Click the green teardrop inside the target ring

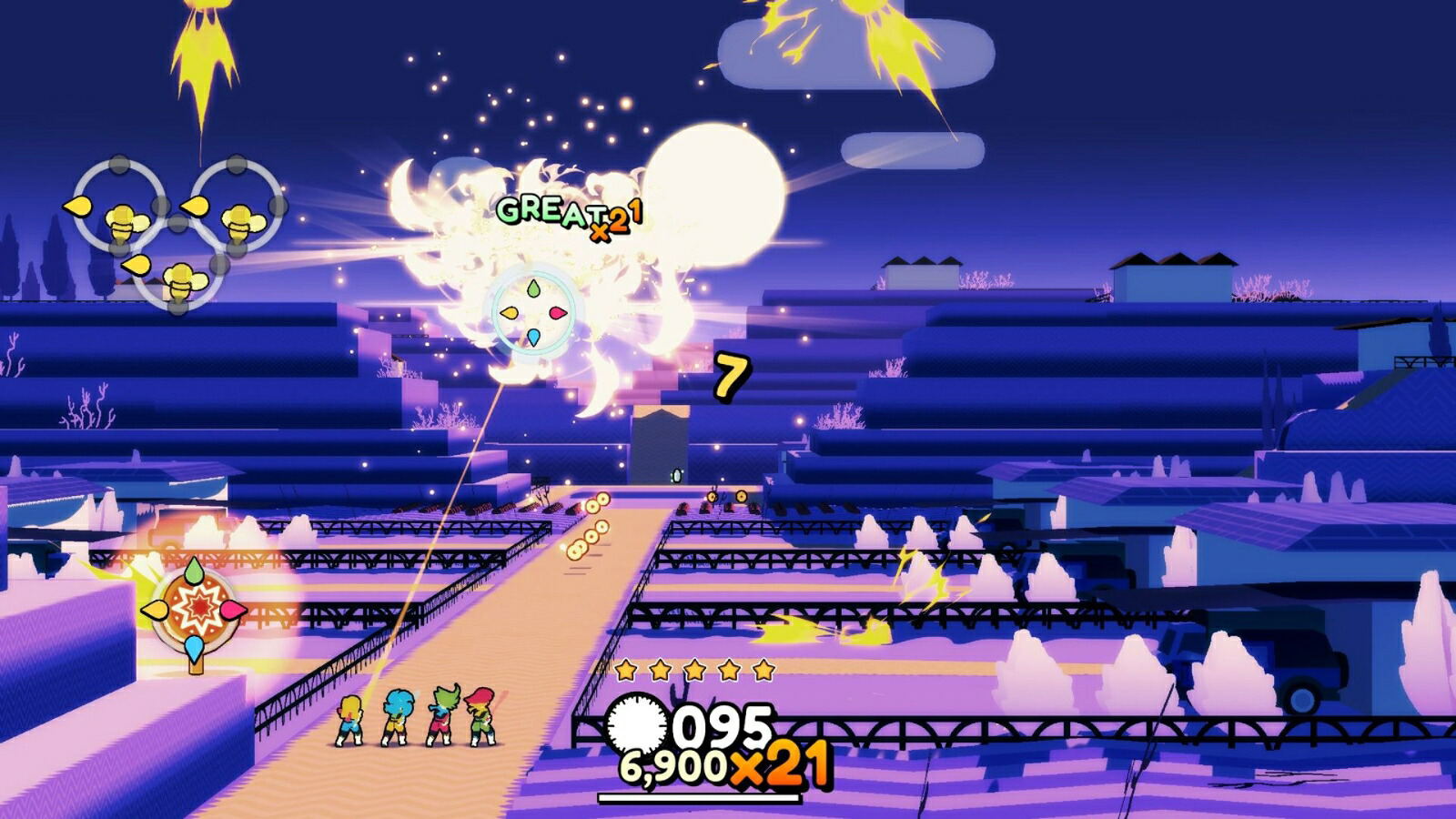coord(534,288)
